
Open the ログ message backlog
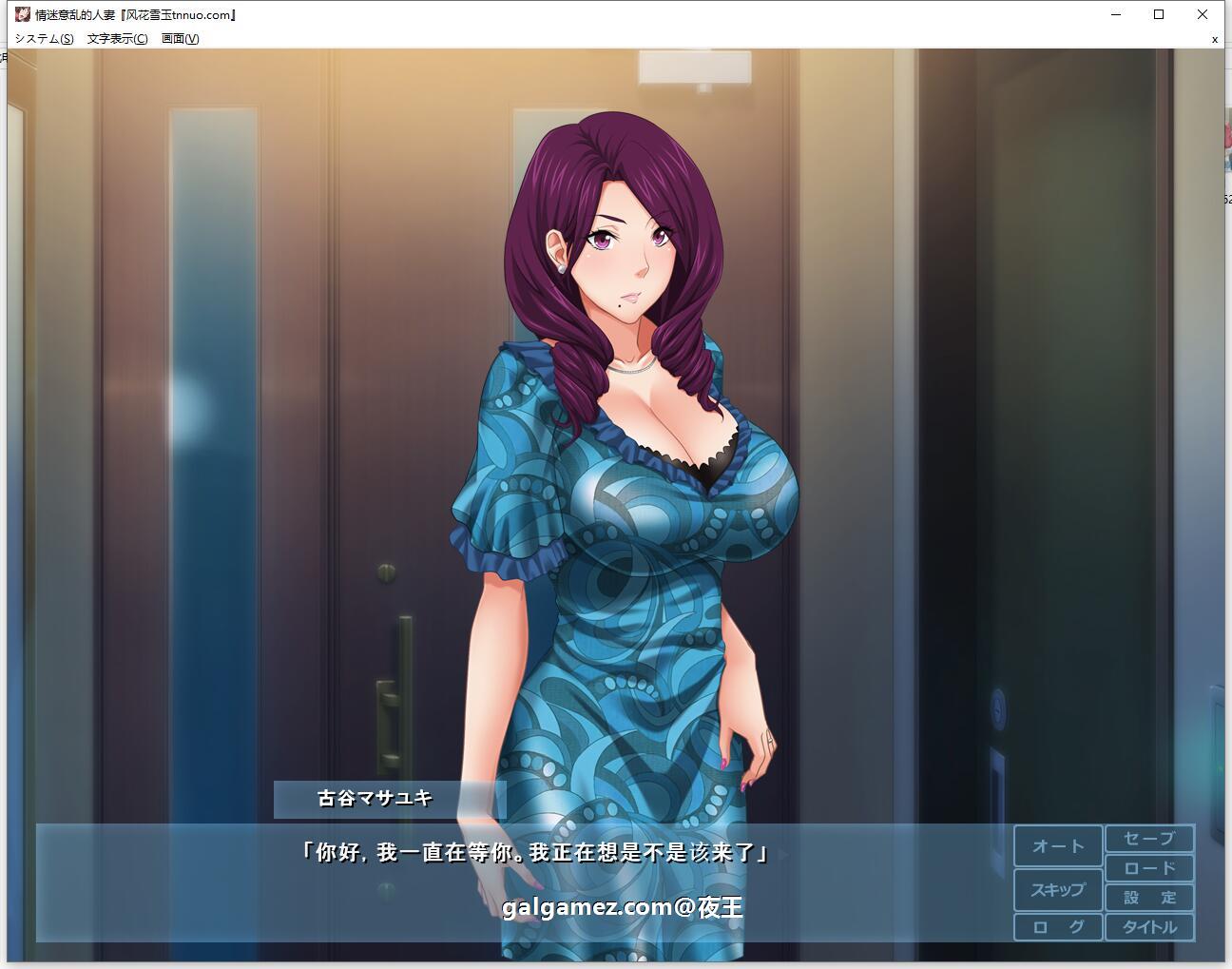point(1057,926)
